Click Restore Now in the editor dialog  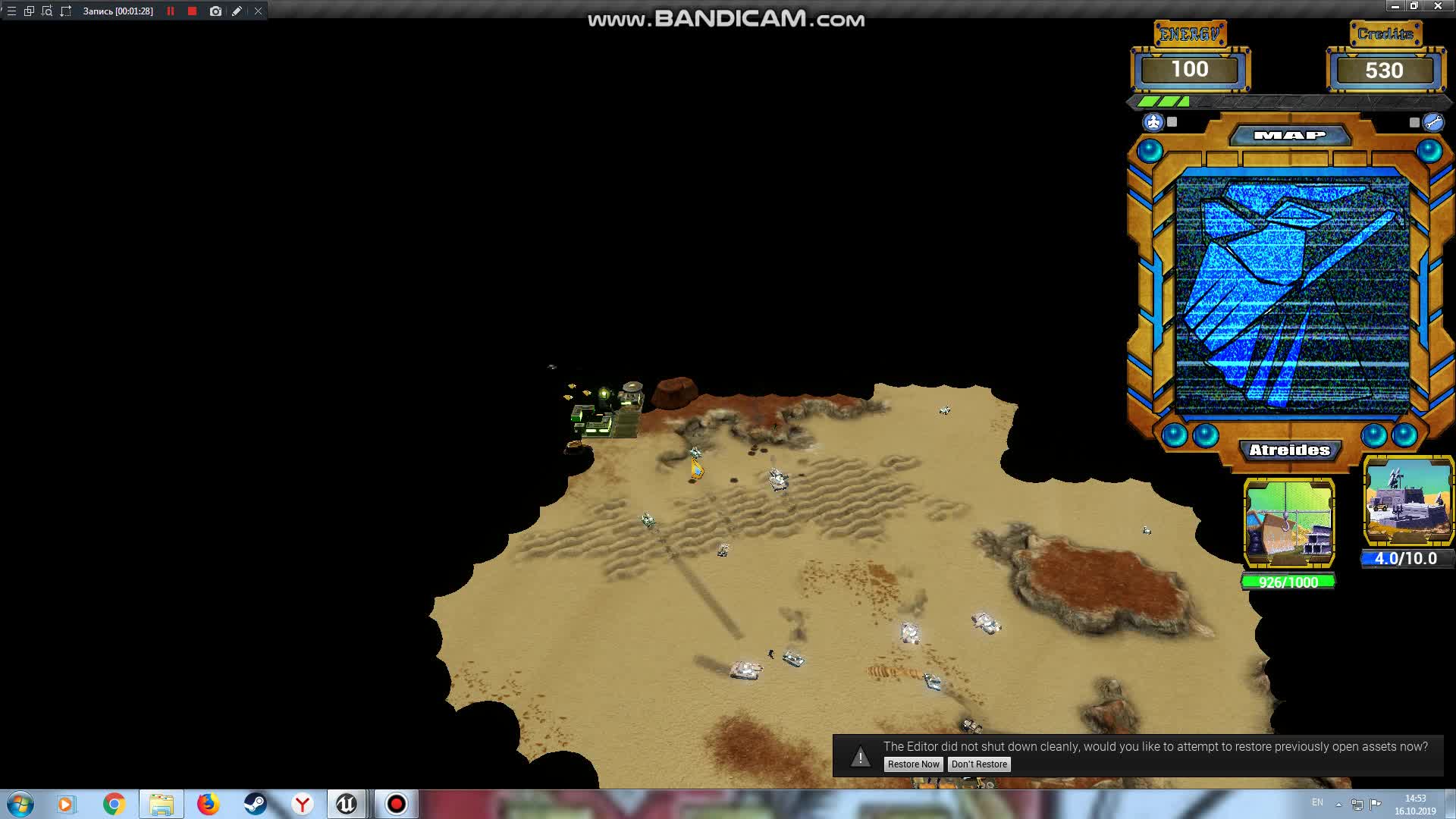pos(913,764)
